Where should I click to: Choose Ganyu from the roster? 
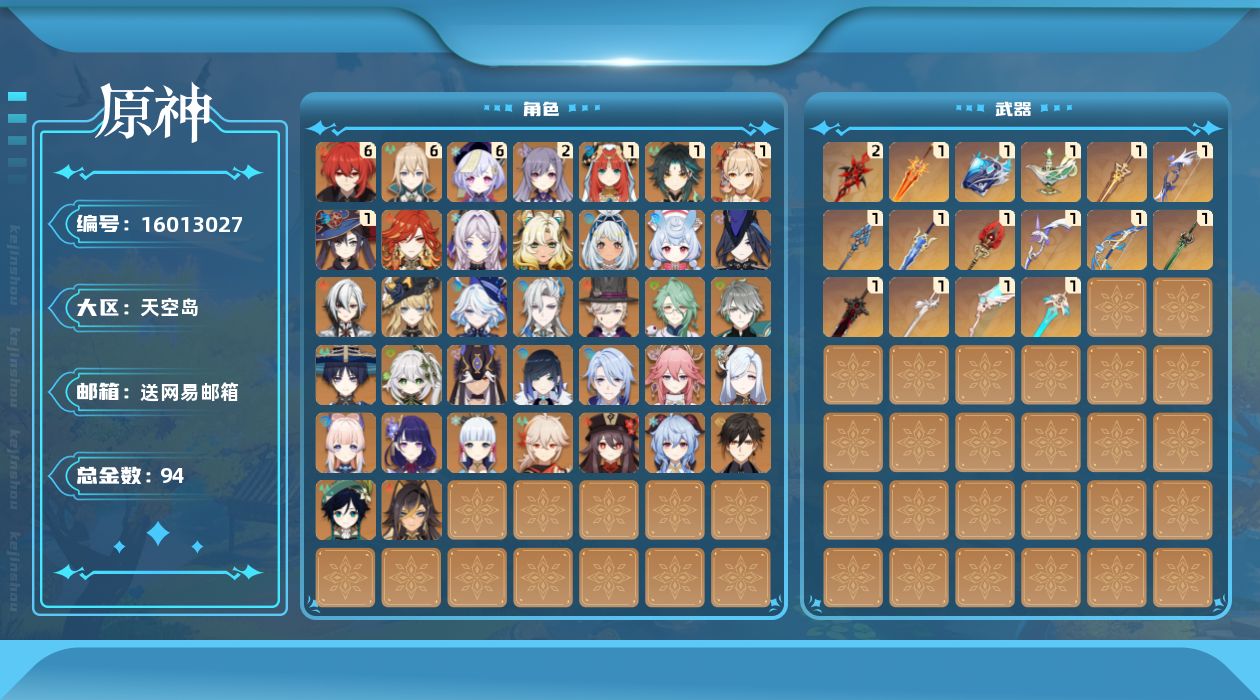(676, 443)
